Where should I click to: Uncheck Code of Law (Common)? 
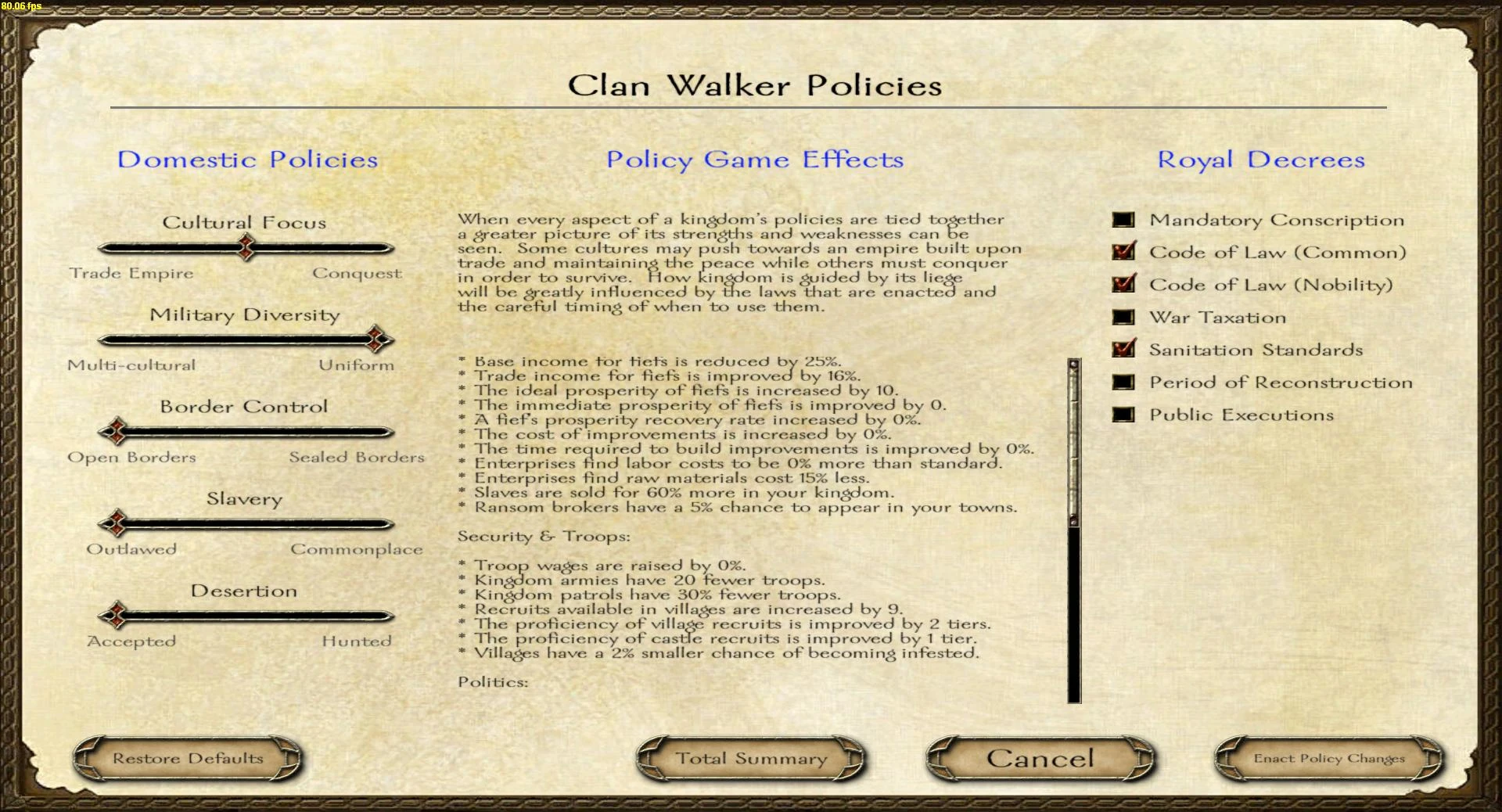[x=1123, y=252]
